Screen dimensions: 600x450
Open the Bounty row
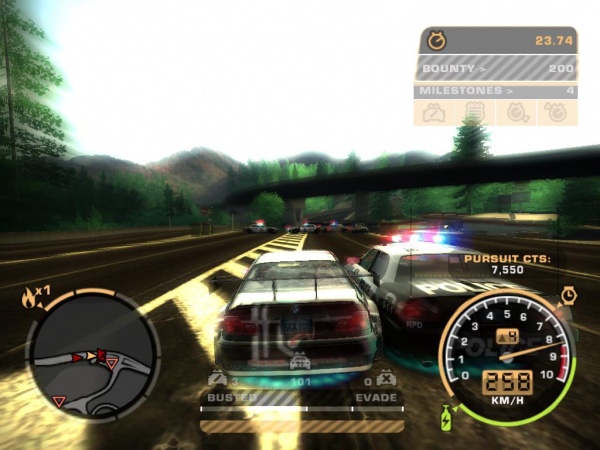(496, 68)
